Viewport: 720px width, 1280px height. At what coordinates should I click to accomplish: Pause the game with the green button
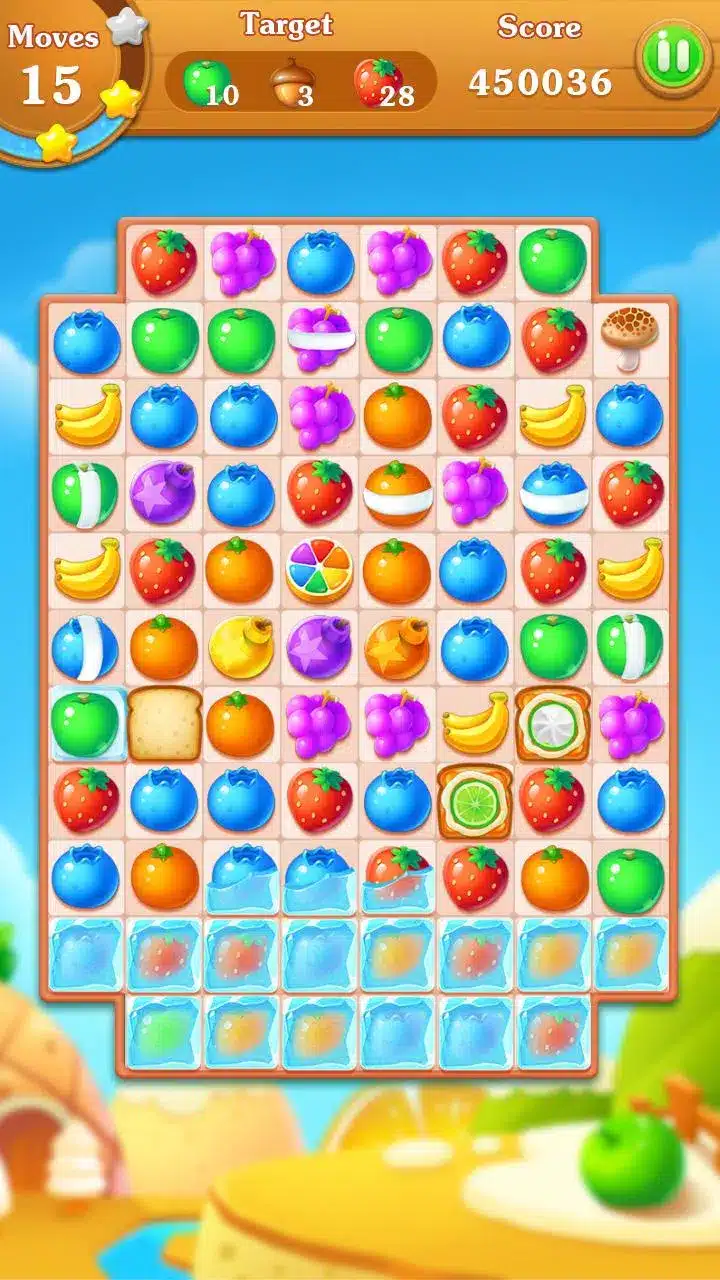(672, 58)
